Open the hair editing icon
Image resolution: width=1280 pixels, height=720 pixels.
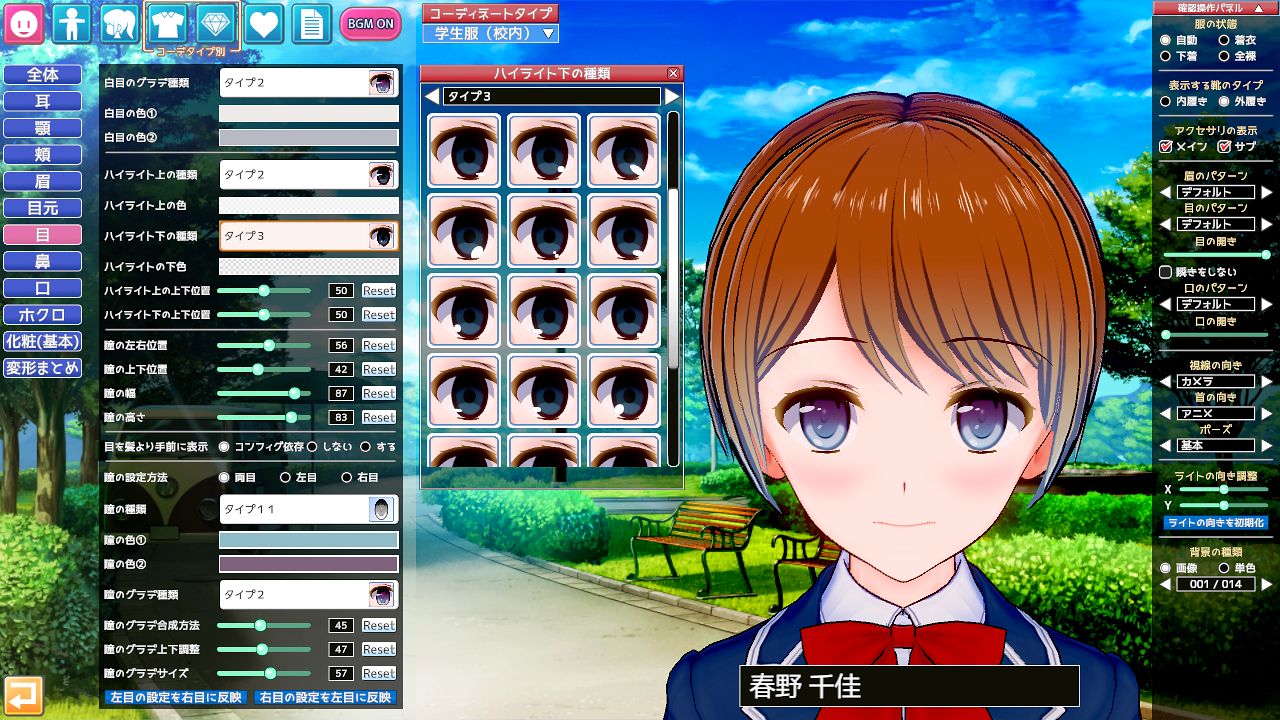click(118, 22)
